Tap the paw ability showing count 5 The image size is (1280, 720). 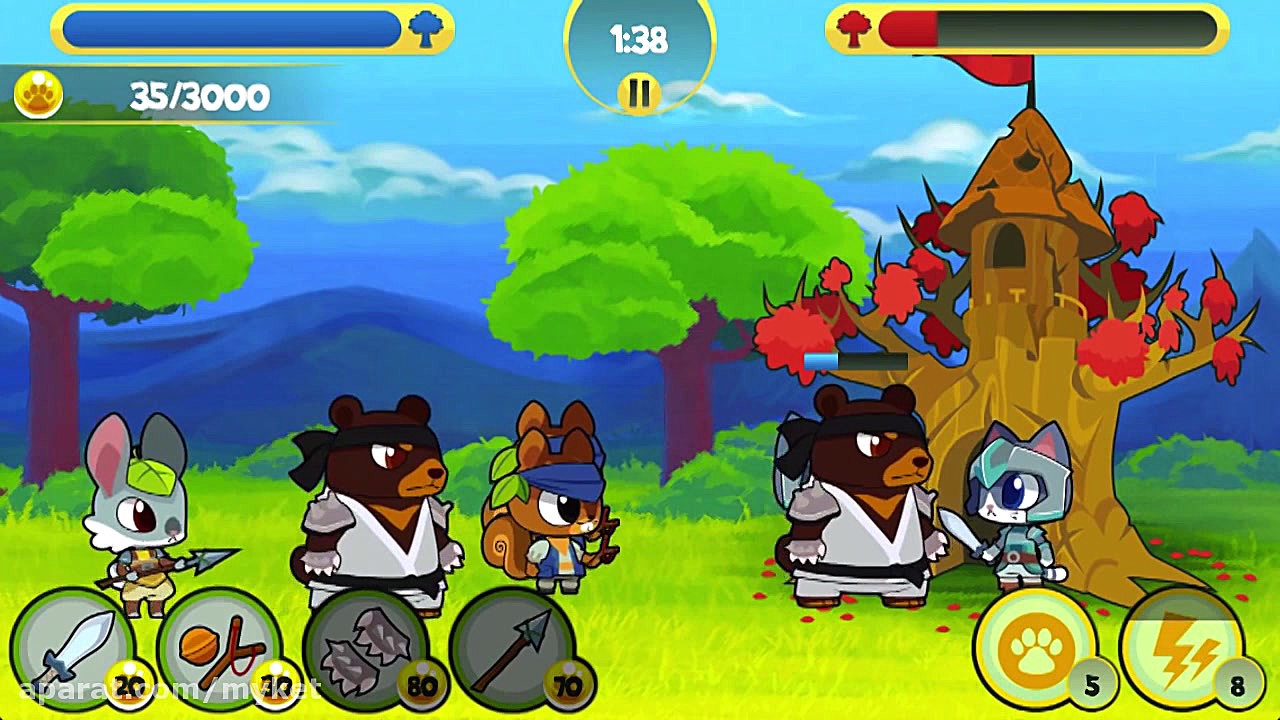pos(1034,648)
